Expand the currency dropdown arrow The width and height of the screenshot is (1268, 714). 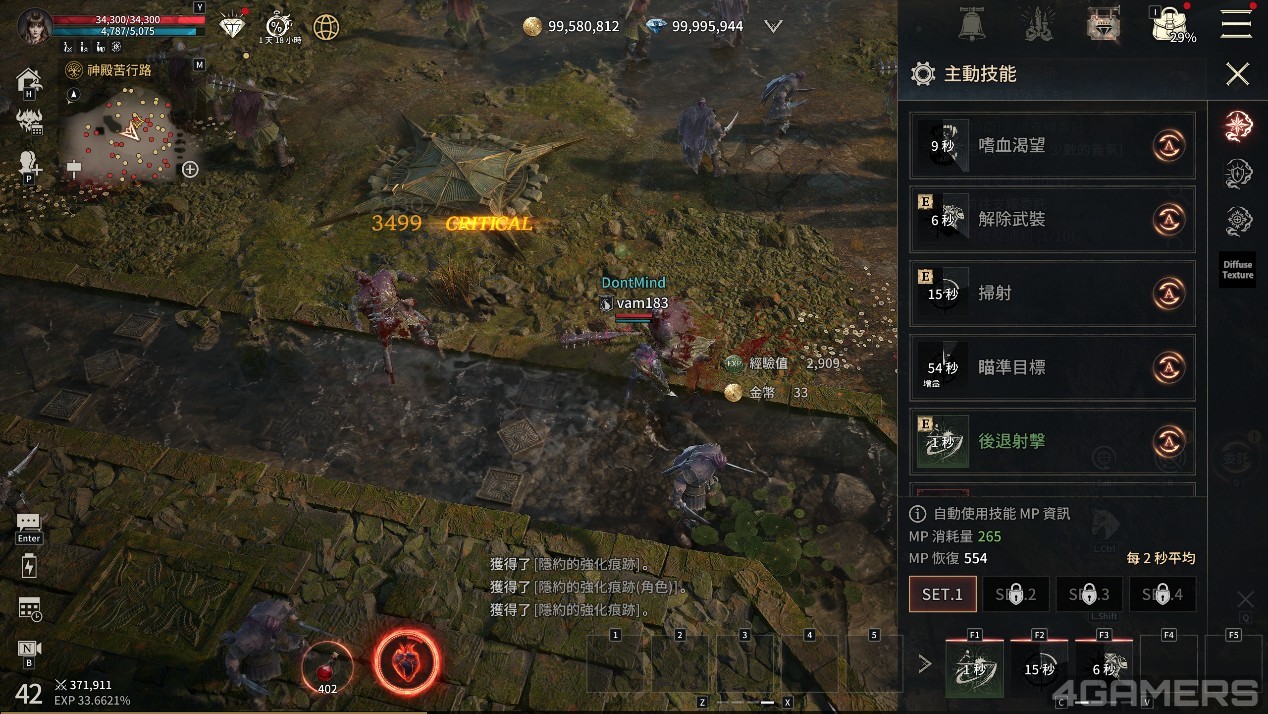click(x=773, y=27)
